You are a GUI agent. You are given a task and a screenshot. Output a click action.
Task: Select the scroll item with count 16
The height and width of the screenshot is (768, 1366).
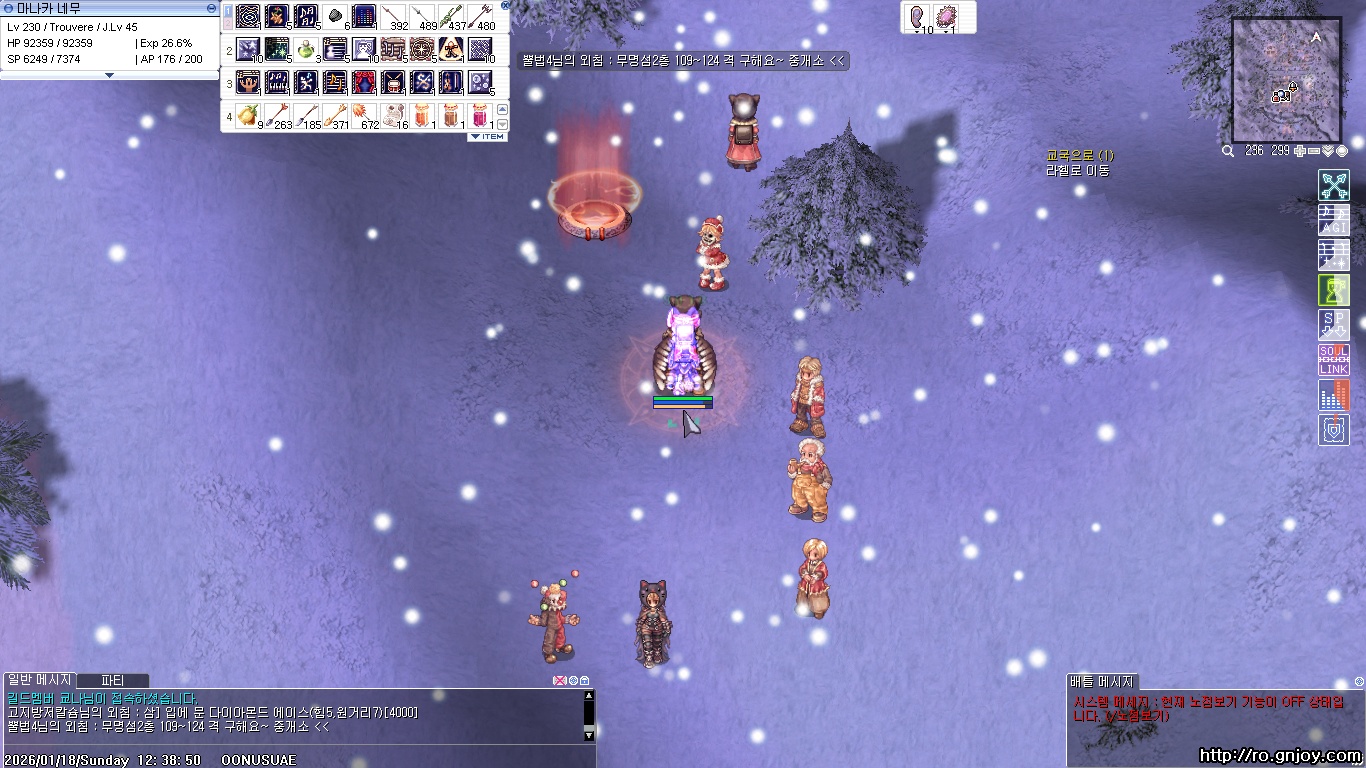[x=394, y=115]
